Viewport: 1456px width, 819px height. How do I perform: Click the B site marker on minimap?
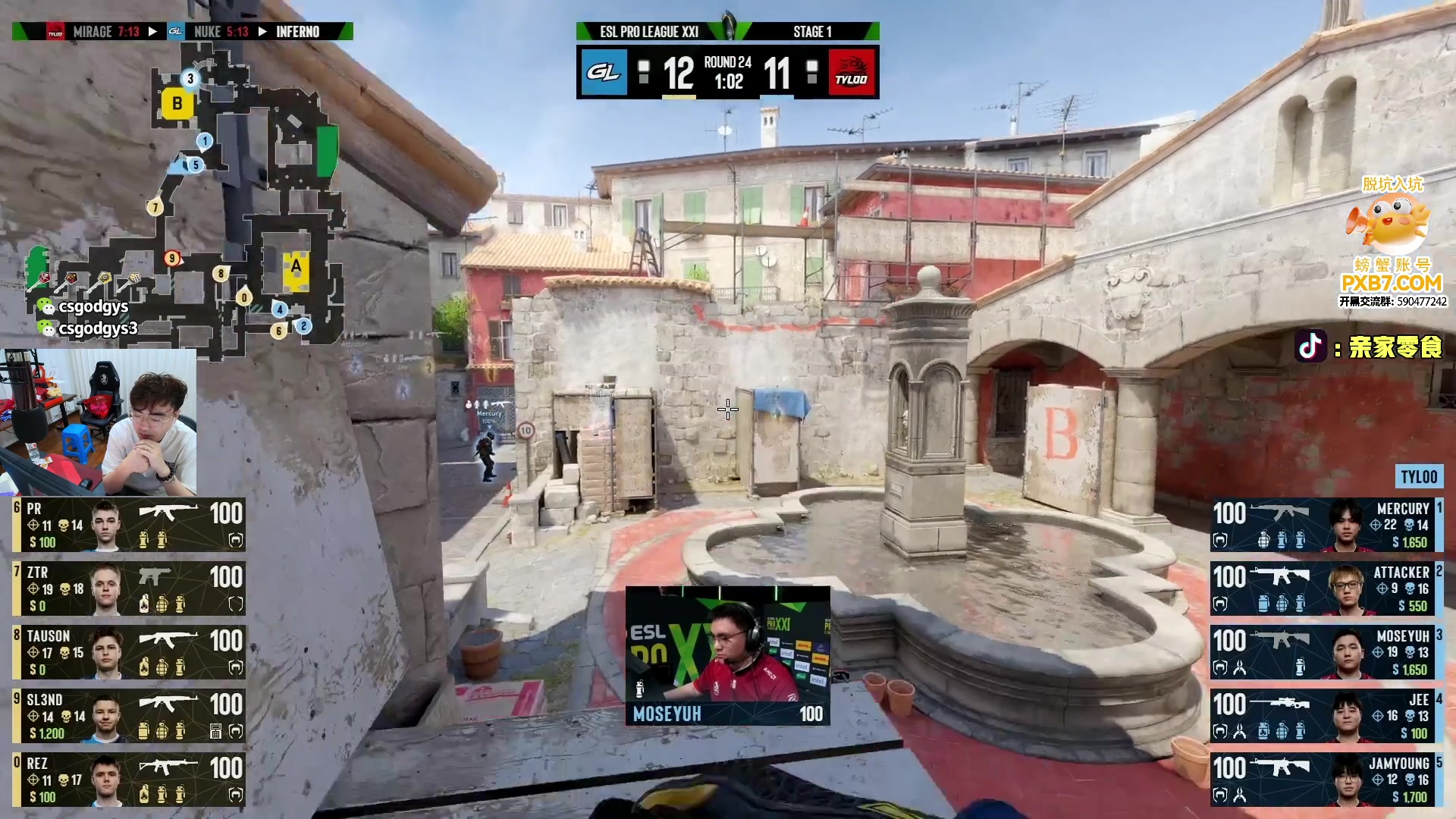[x=177, y=103]
